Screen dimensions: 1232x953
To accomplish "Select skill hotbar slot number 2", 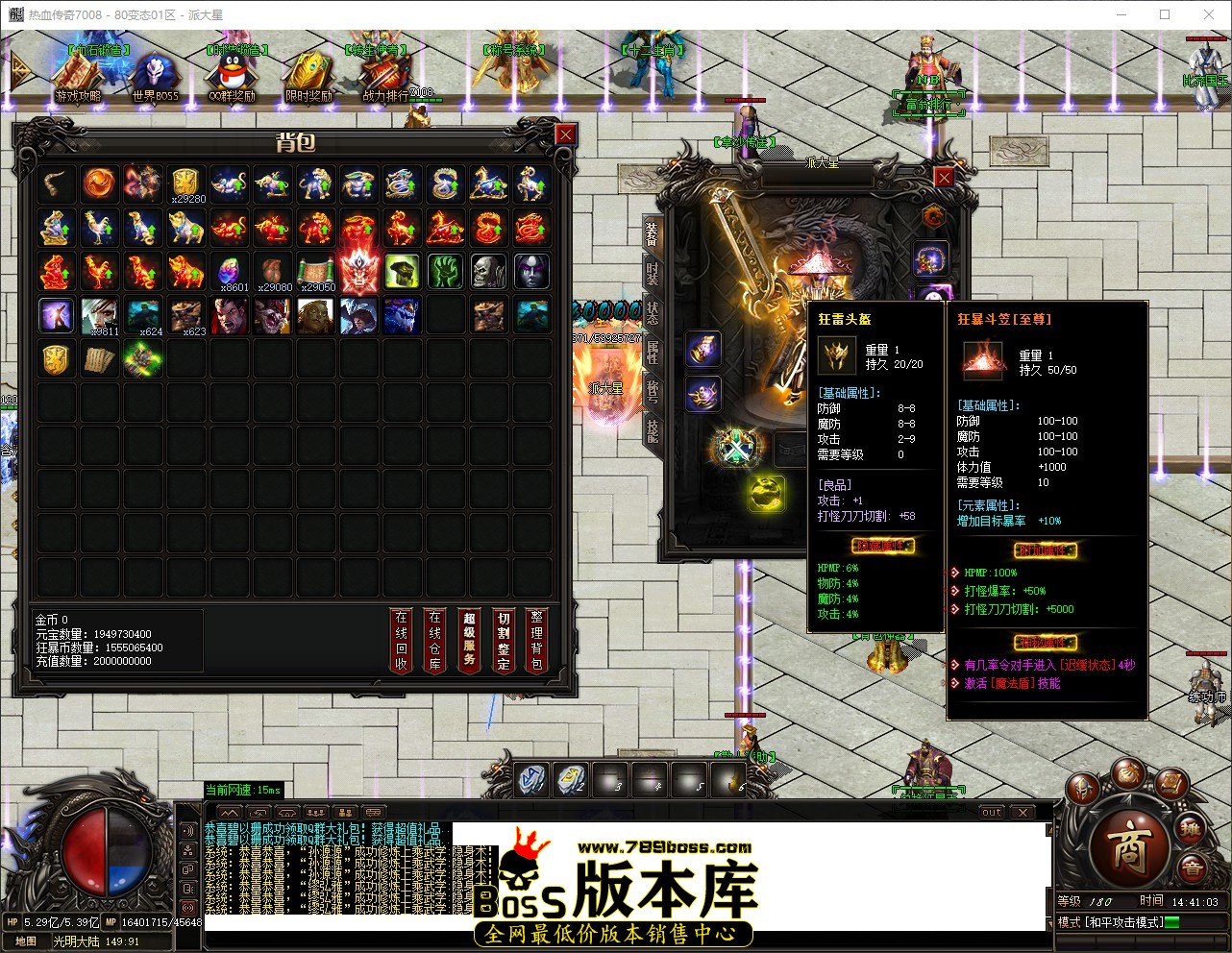I will pyautogui.click(x=571, y=781).
